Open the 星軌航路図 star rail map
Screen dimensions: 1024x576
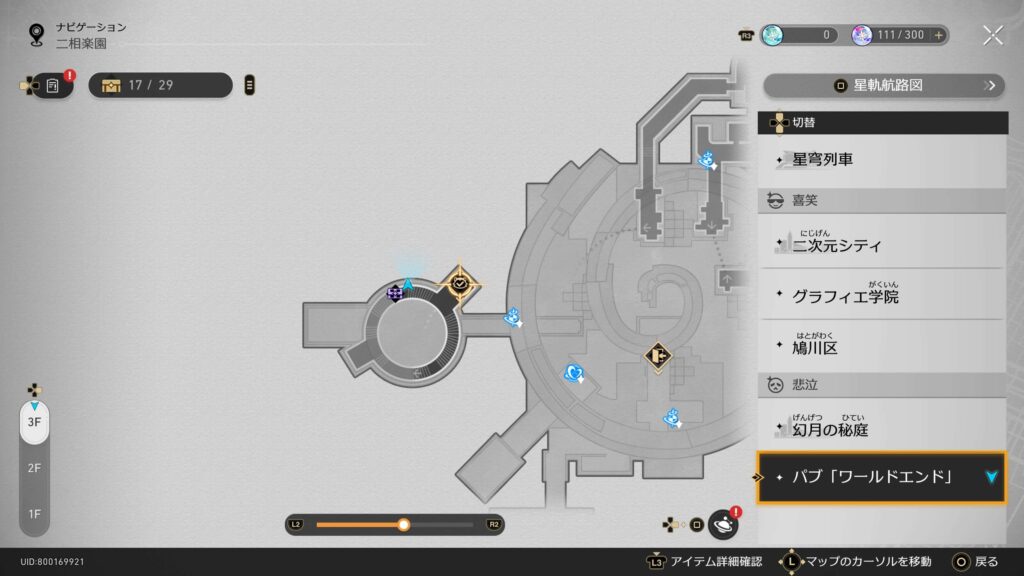pos(884,86)
